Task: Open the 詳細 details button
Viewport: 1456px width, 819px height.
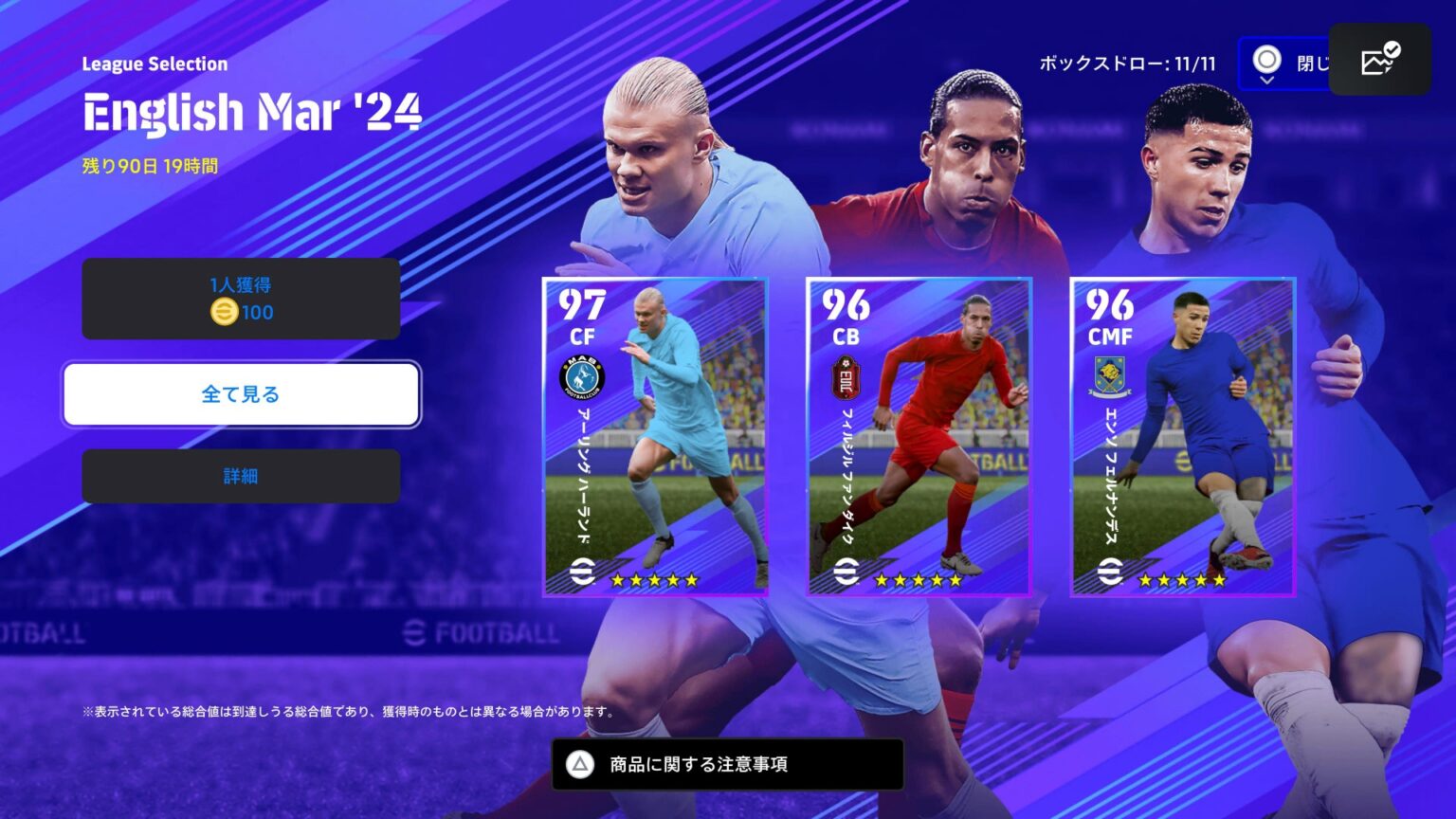Action: 240,476
